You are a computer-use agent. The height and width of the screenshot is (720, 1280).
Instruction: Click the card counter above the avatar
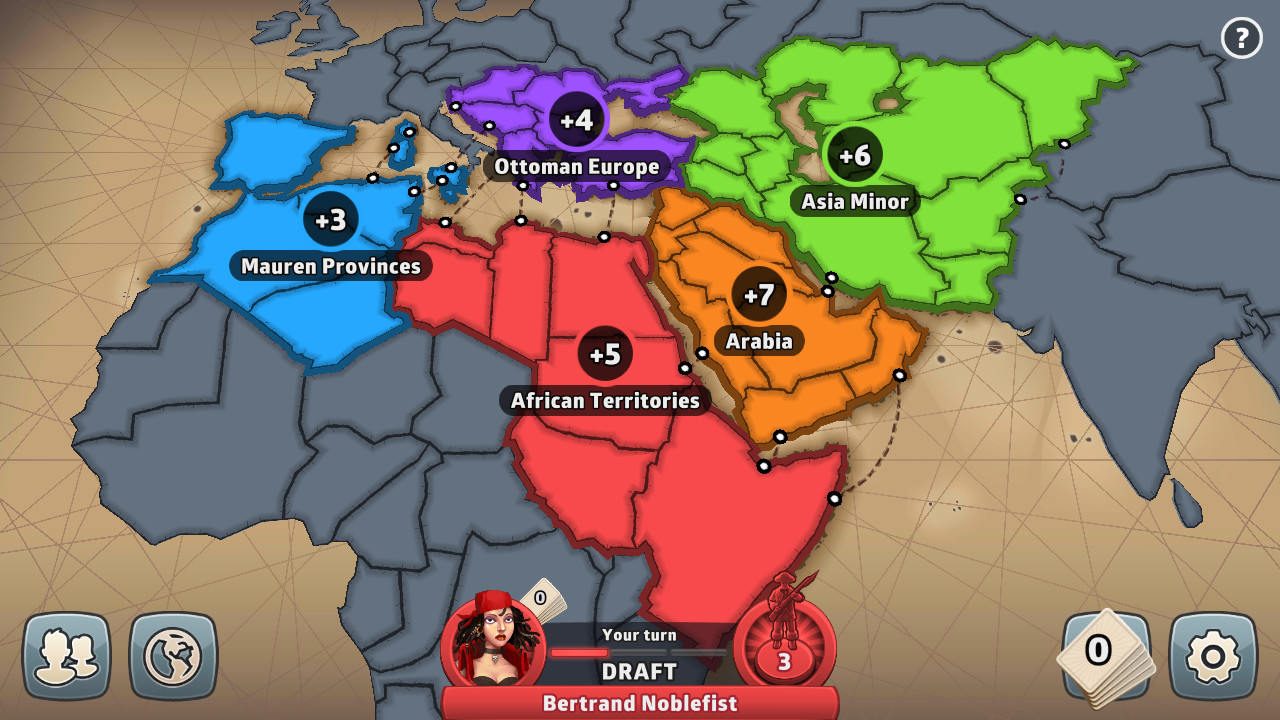coord(539,597)
